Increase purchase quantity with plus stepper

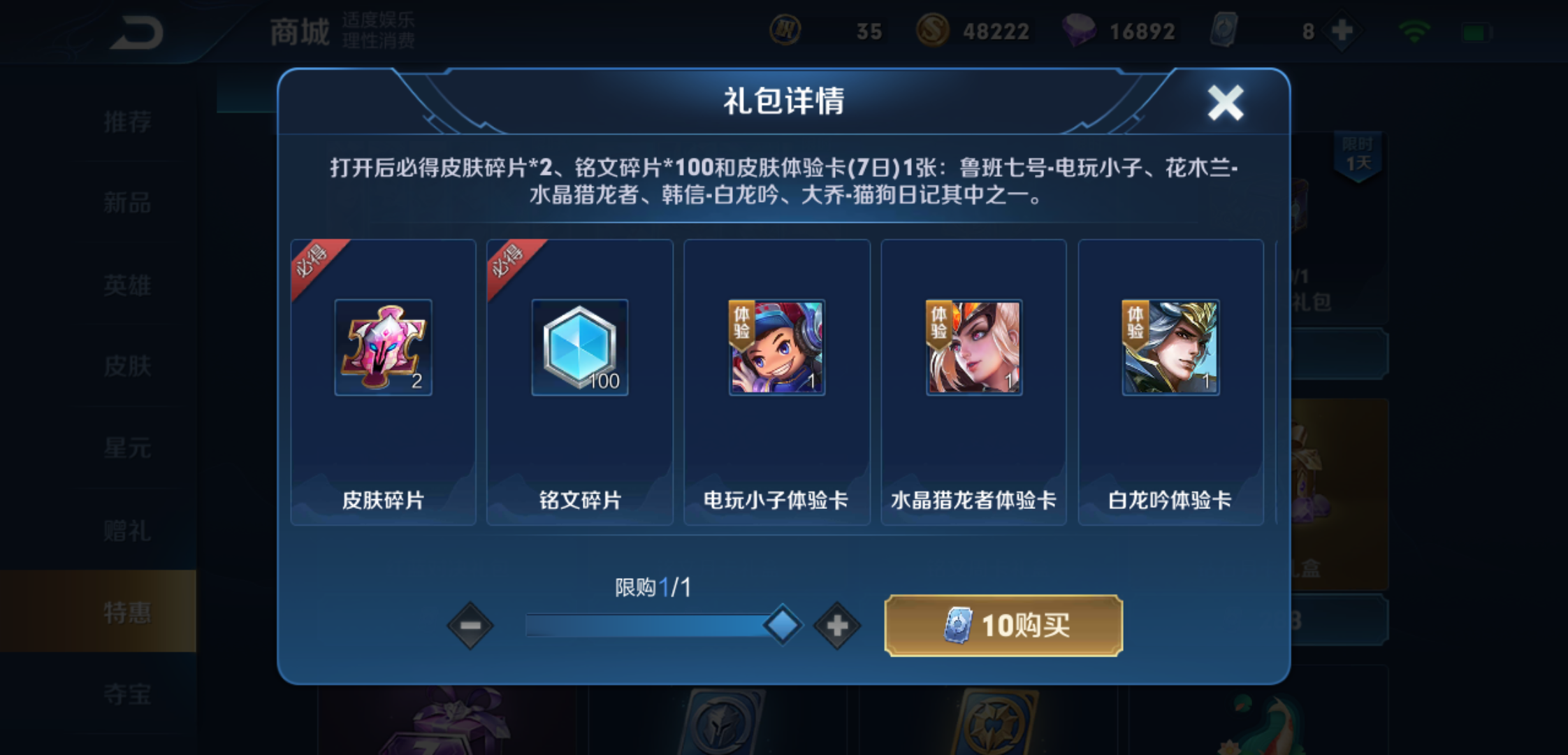click(x=836, y=626)
